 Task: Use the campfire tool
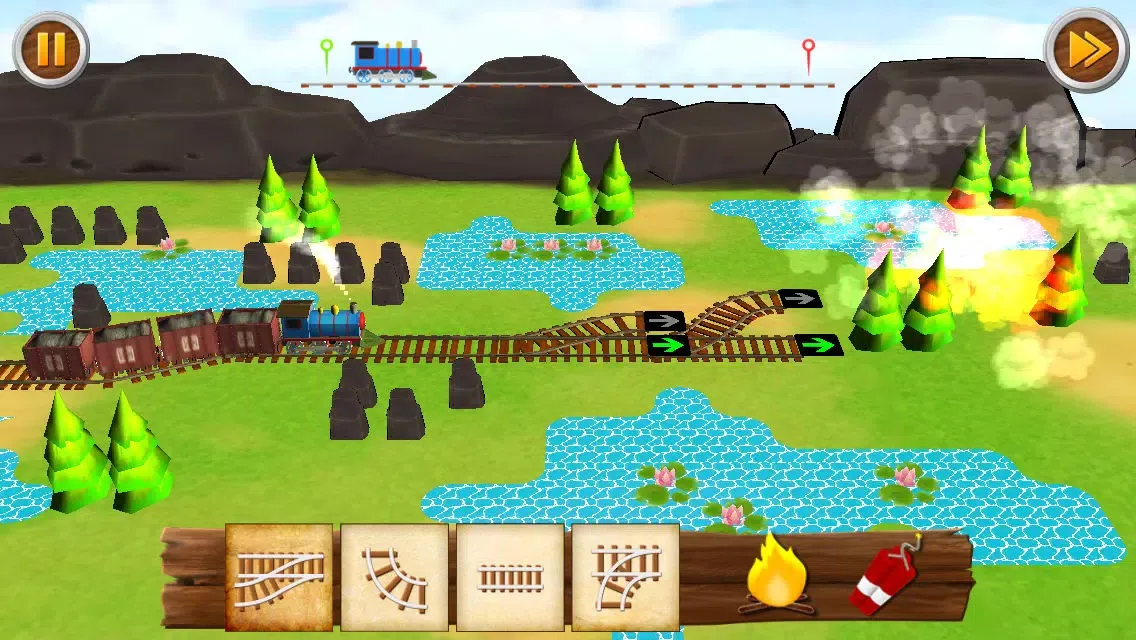click(x=774, y=573)
